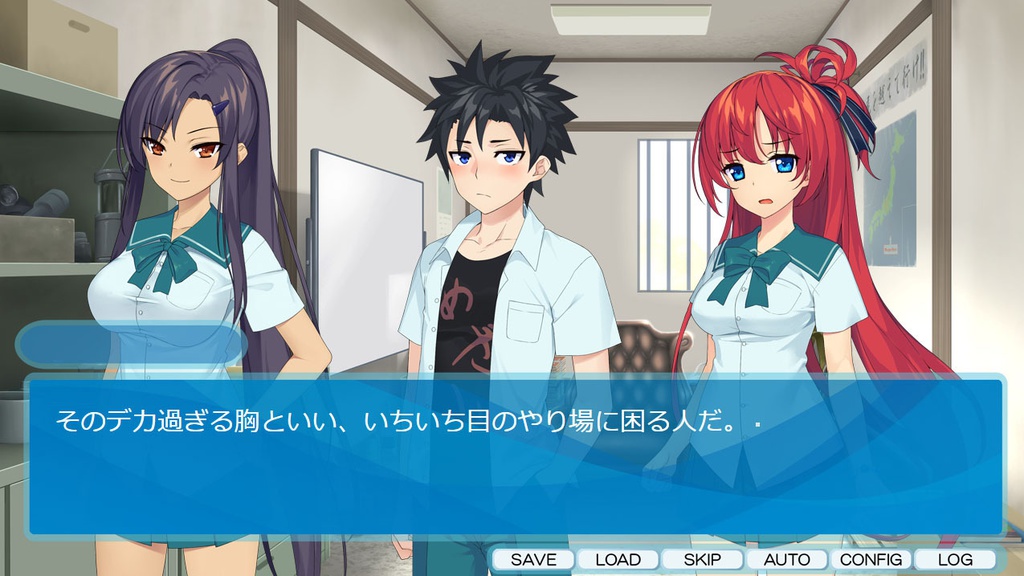
Task: Open the CONFIG settings
Action: [871, 559]
